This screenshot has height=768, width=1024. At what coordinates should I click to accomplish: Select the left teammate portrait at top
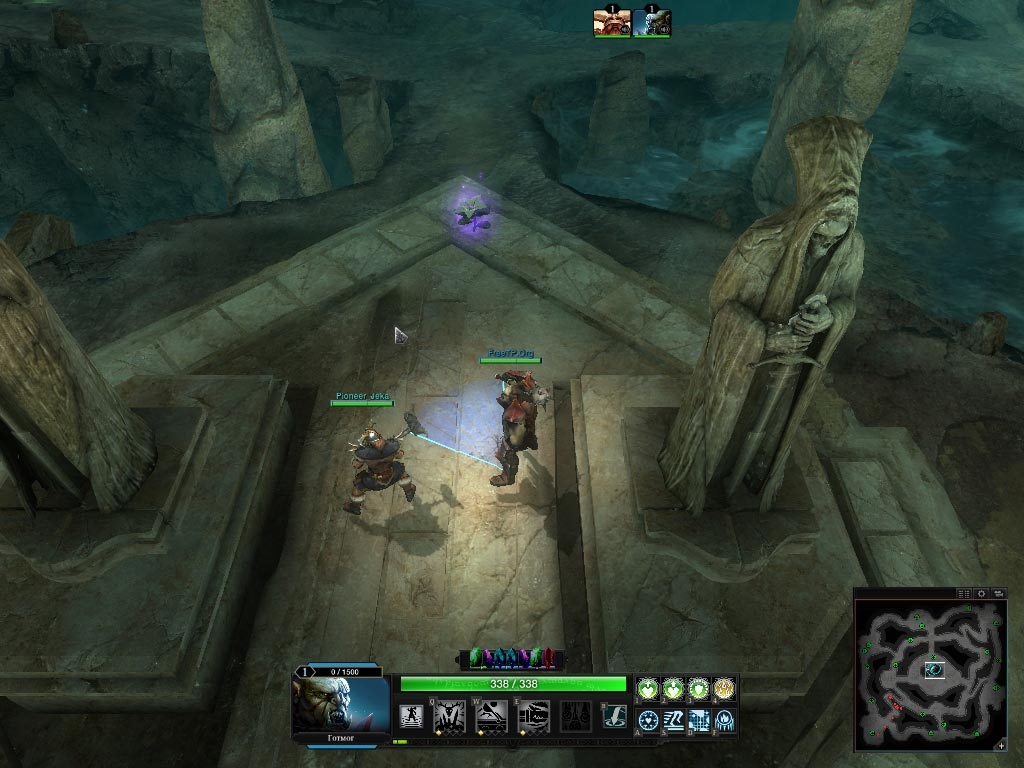pos(611,23)
